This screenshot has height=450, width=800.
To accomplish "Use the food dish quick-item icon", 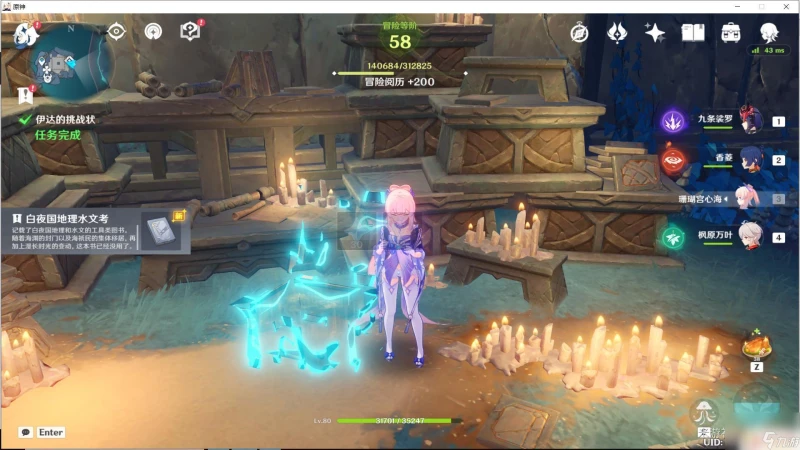I will (x=755, y=347).
